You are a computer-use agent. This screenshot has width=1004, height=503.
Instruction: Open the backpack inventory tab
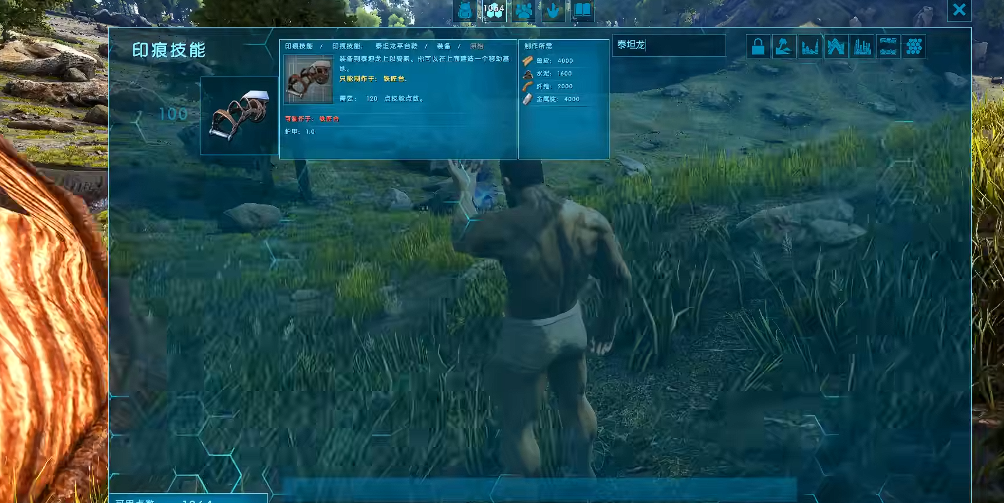click(x=464, y=10)
